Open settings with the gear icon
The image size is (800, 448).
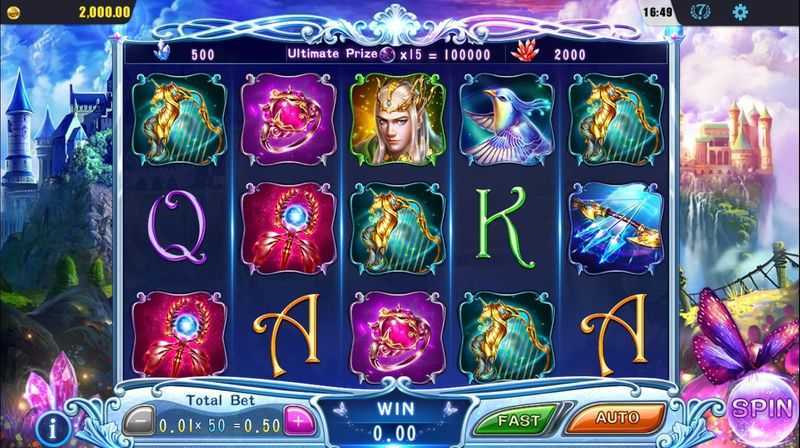tap(740, 12)
